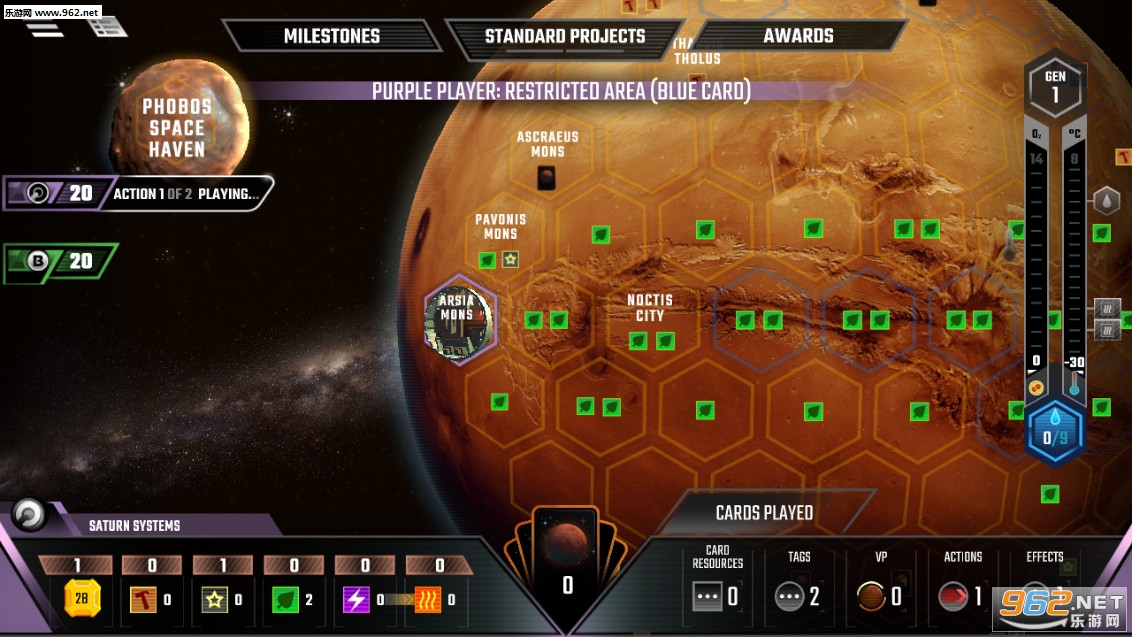The image size is (1132, 637).
Task: Select the green player B panel
Action: tap(60, 262)
